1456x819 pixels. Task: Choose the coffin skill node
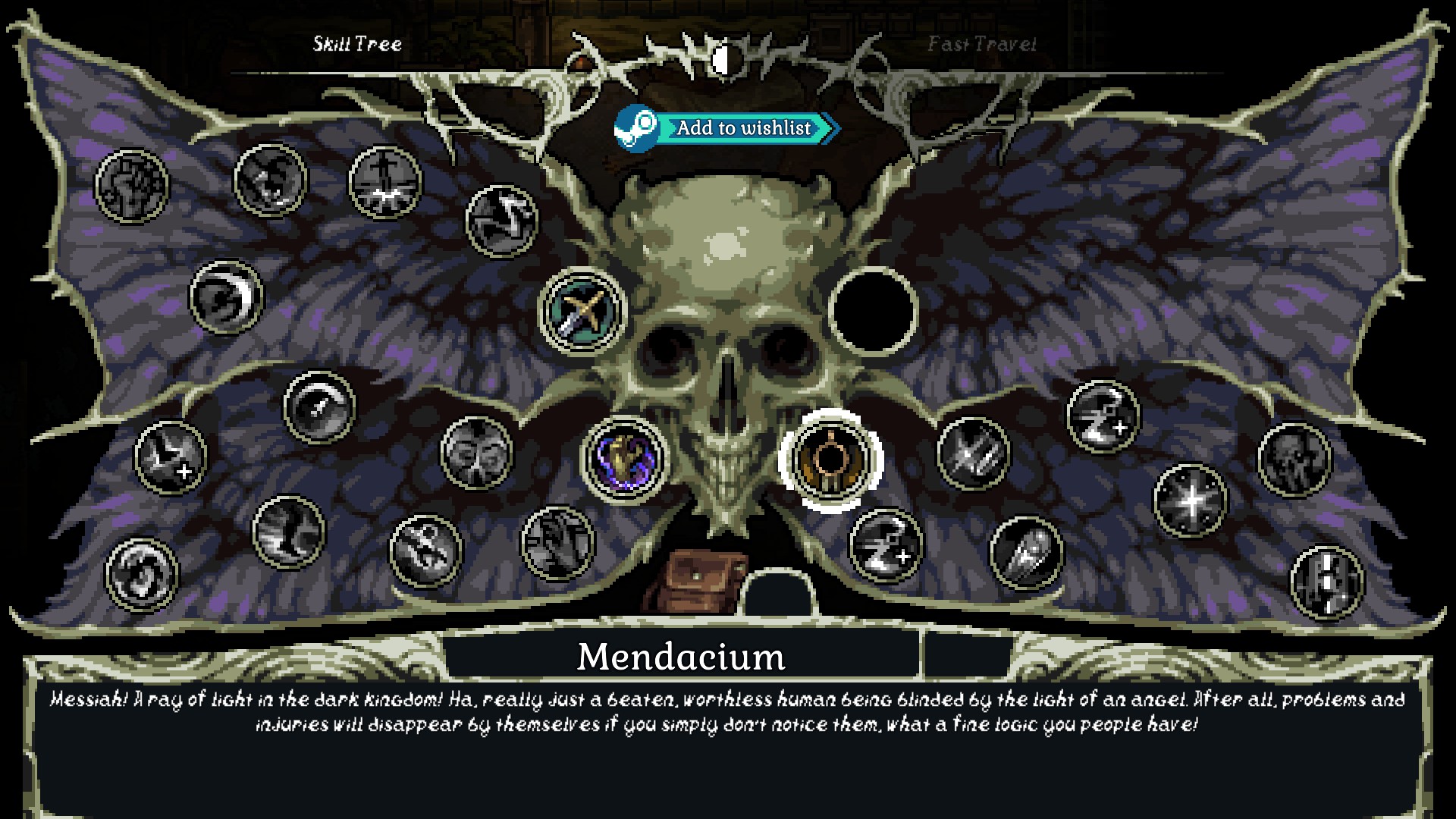[x=1027, y=552]
